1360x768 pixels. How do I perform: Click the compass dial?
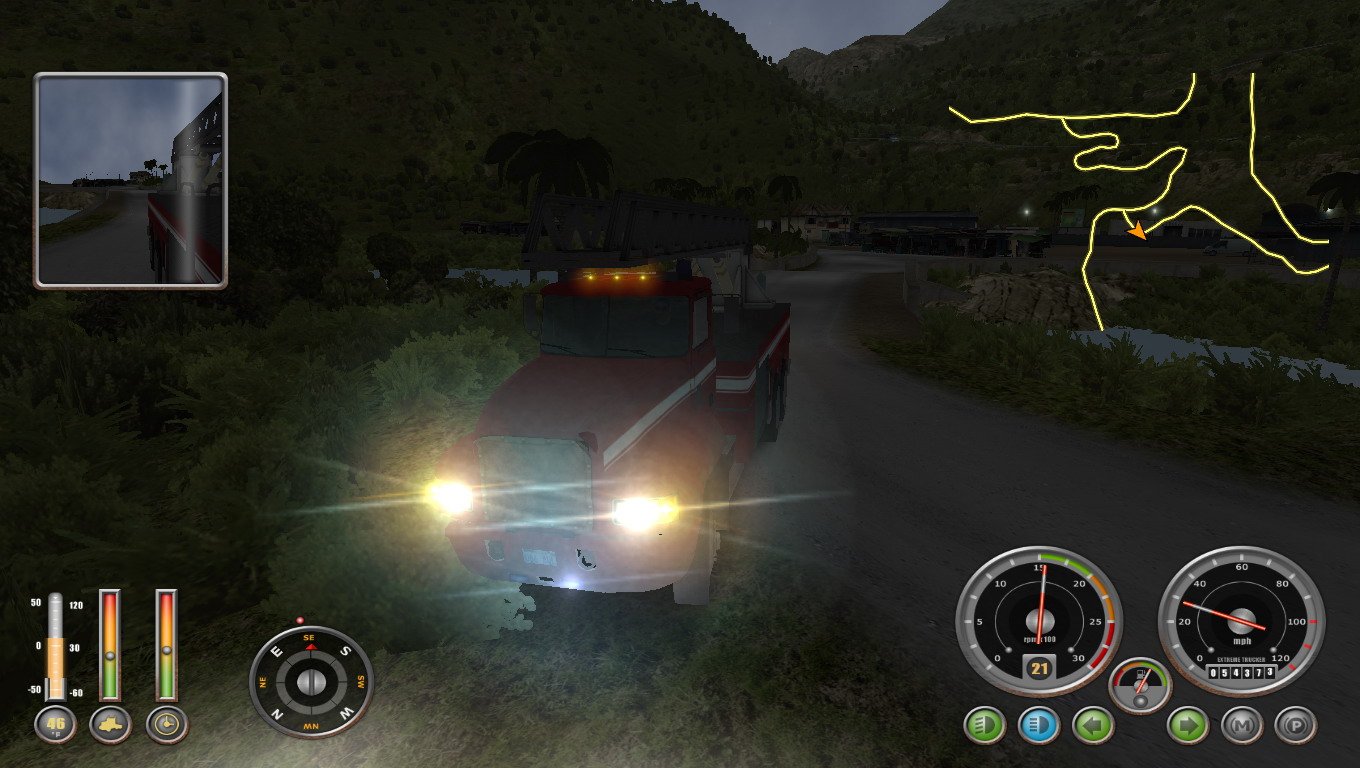(x=311, y=682)
